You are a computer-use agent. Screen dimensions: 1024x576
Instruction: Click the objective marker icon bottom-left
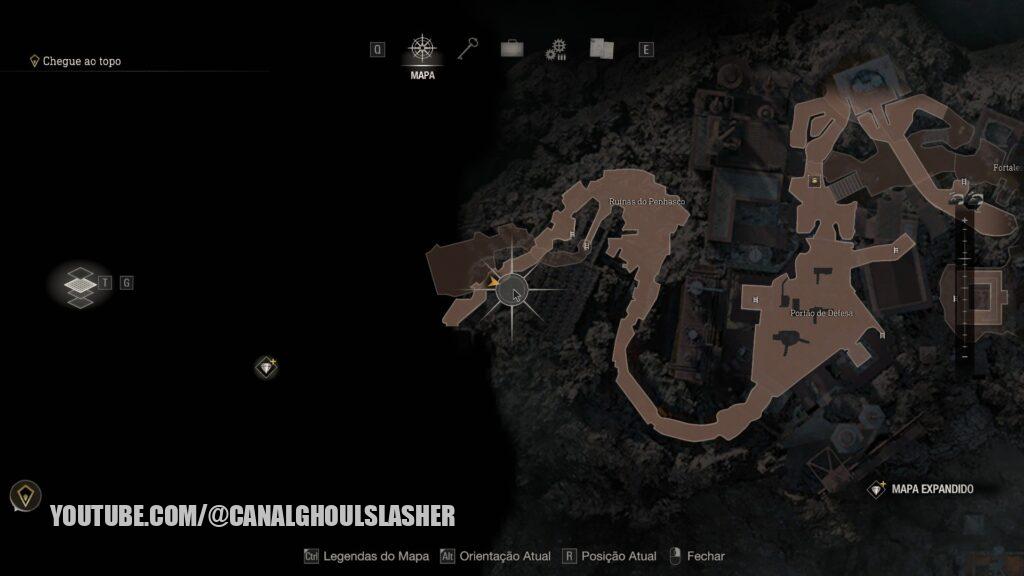(x=25, y=494)
